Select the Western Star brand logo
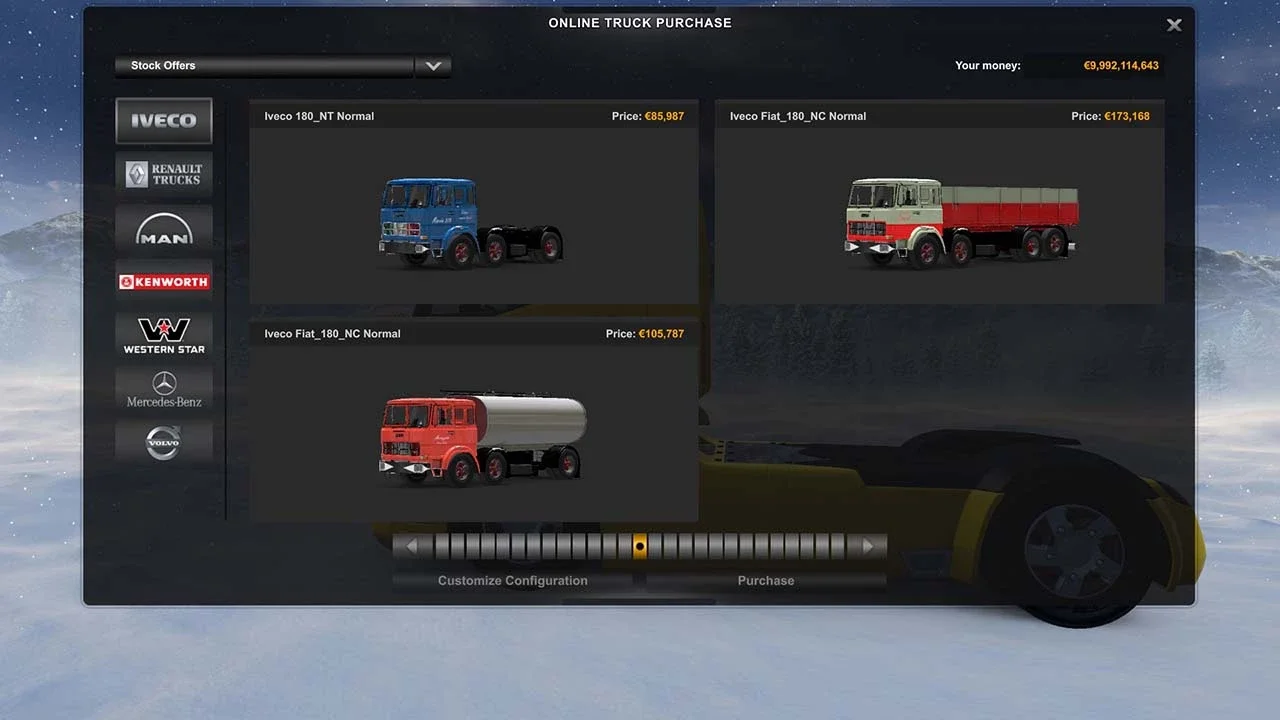Viewport: 1280px width, 720px height. coord(163,334)
